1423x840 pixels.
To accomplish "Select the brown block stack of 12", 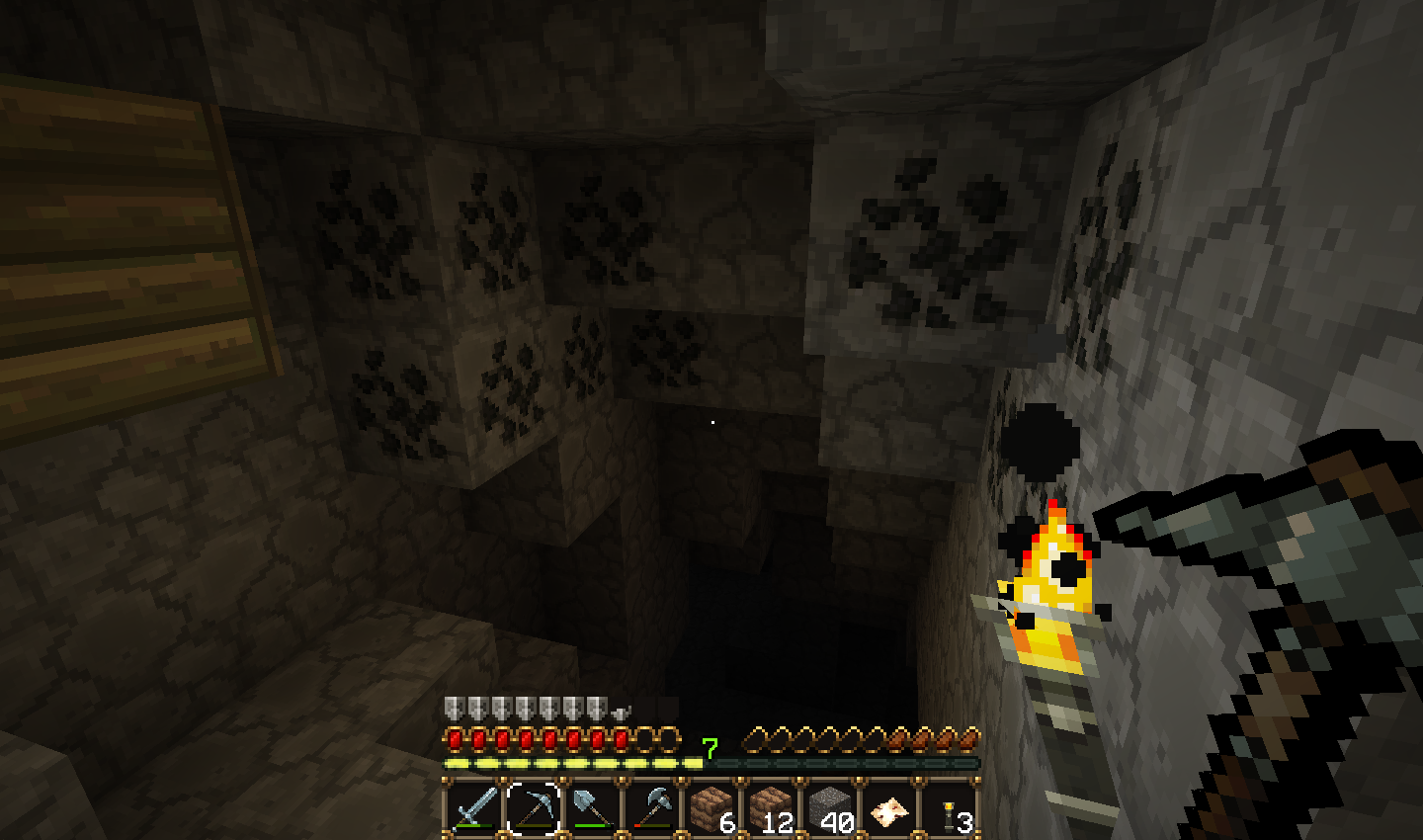I will pos(770,808).
